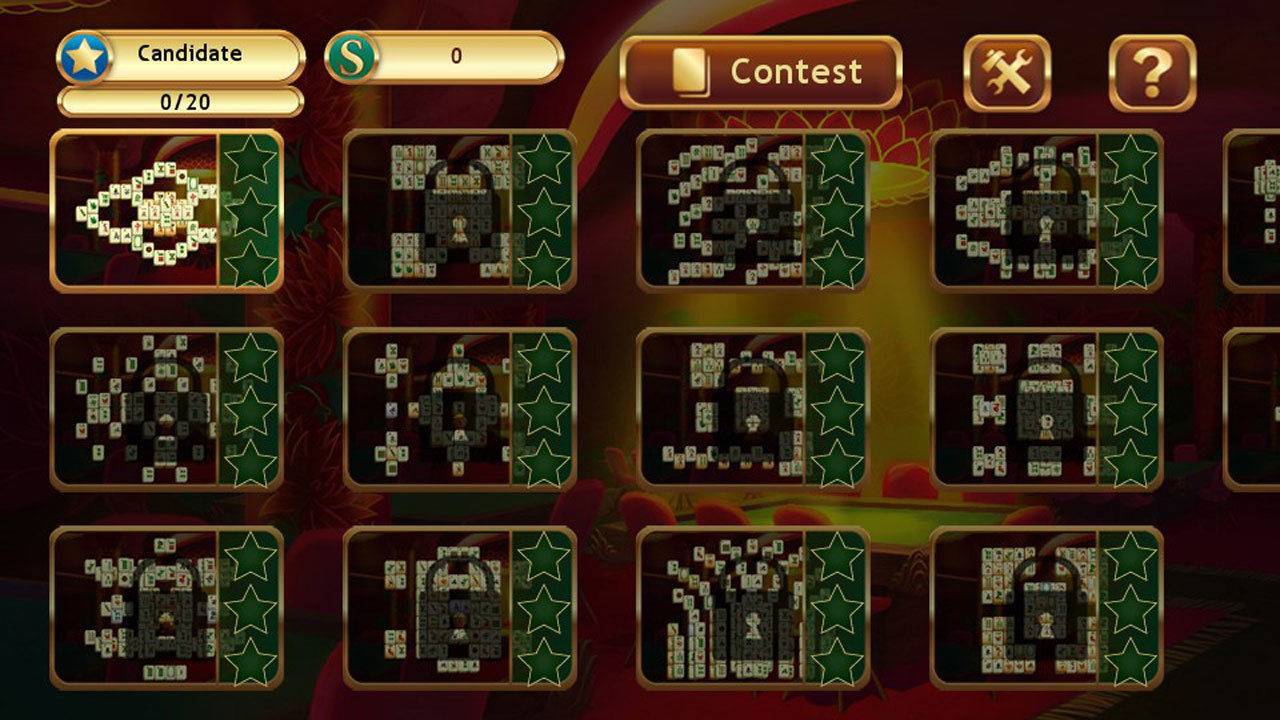This screenshot has width=1280, height=720.
Task: Select the unlocked level without a padlock
Action: pos(166,210)
